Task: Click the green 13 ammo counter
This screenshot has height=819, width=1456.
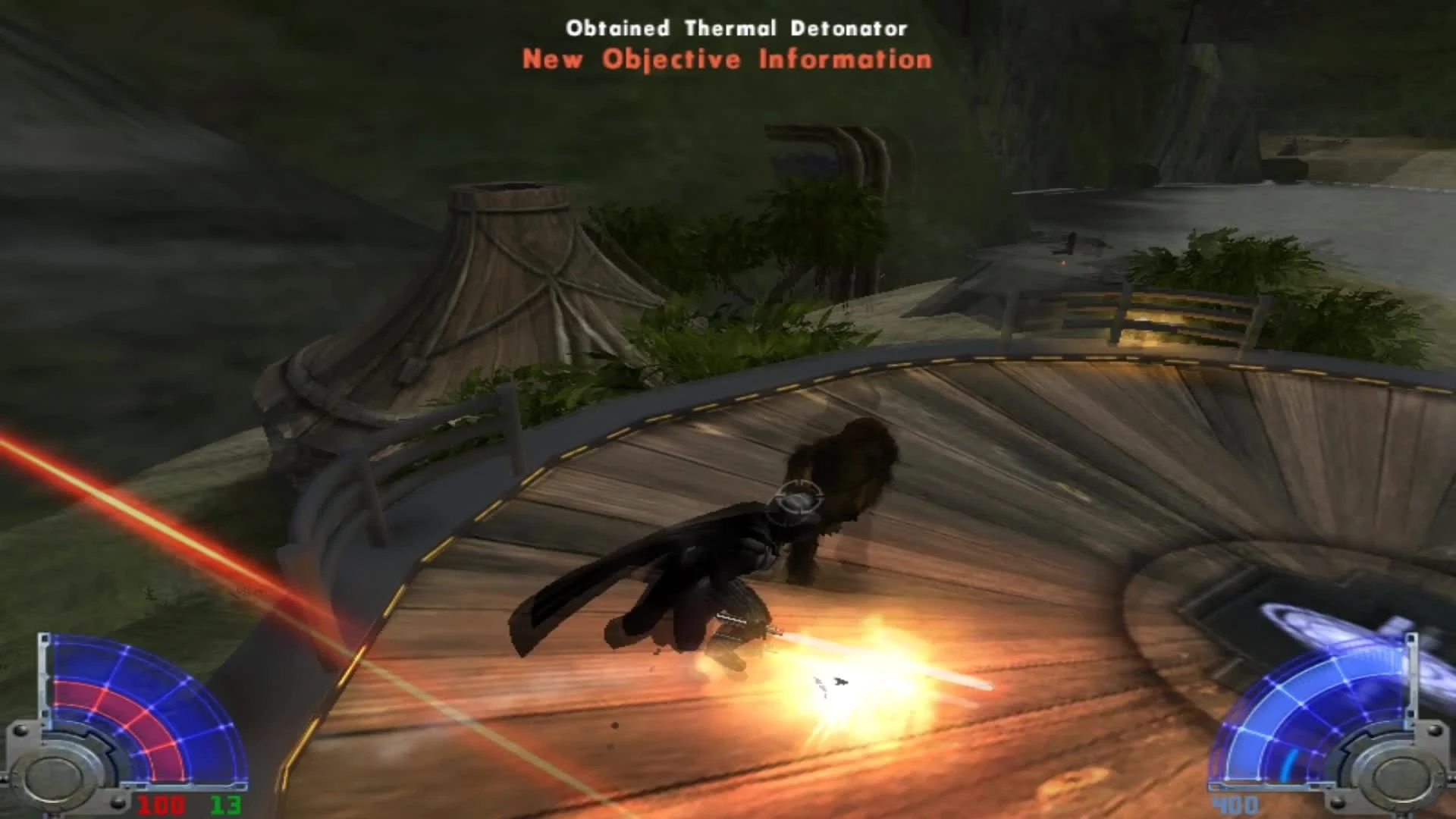Action: tap(224, 806)
